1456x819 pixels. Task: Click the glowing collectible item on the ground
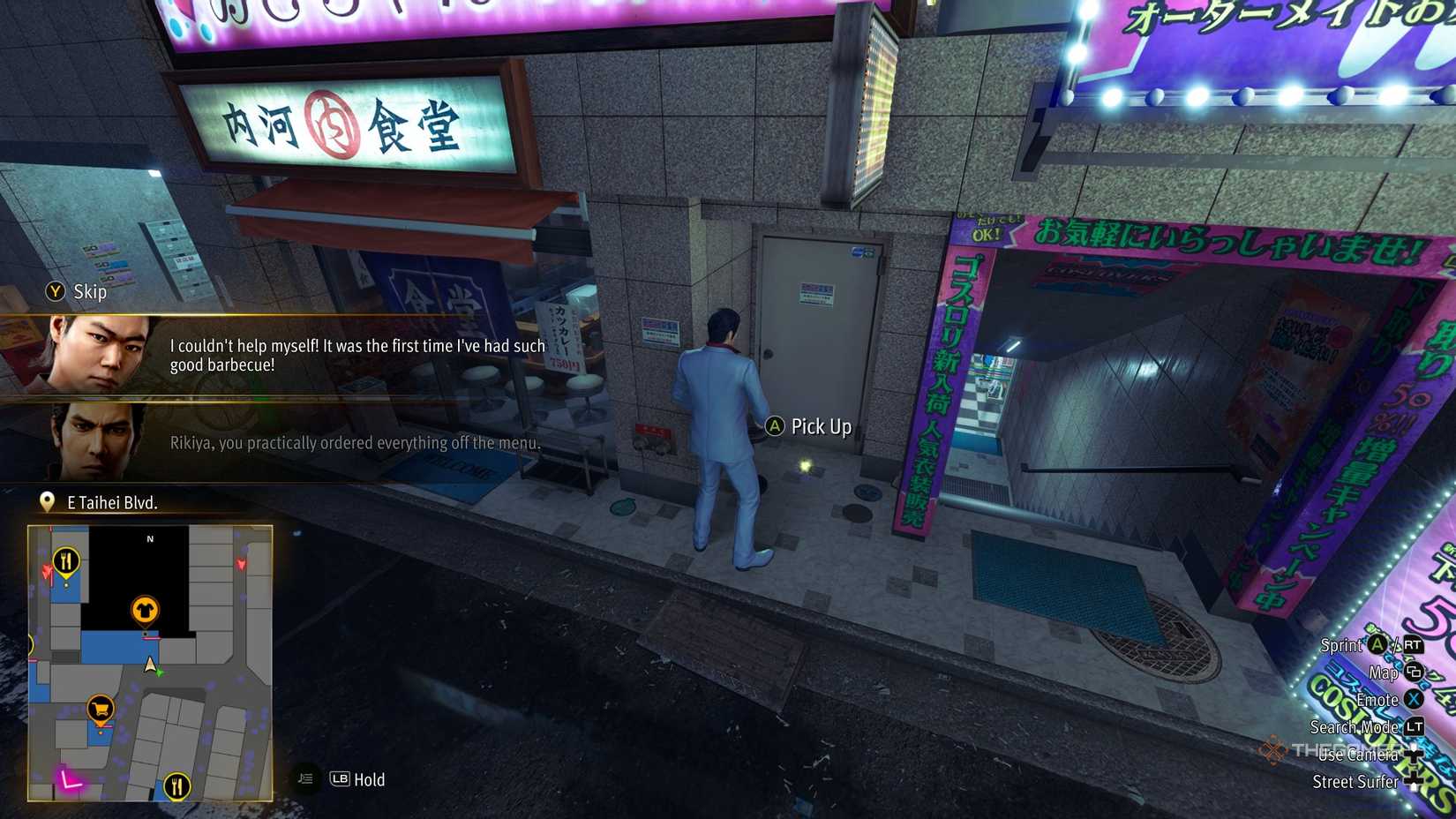coord(807,464)
